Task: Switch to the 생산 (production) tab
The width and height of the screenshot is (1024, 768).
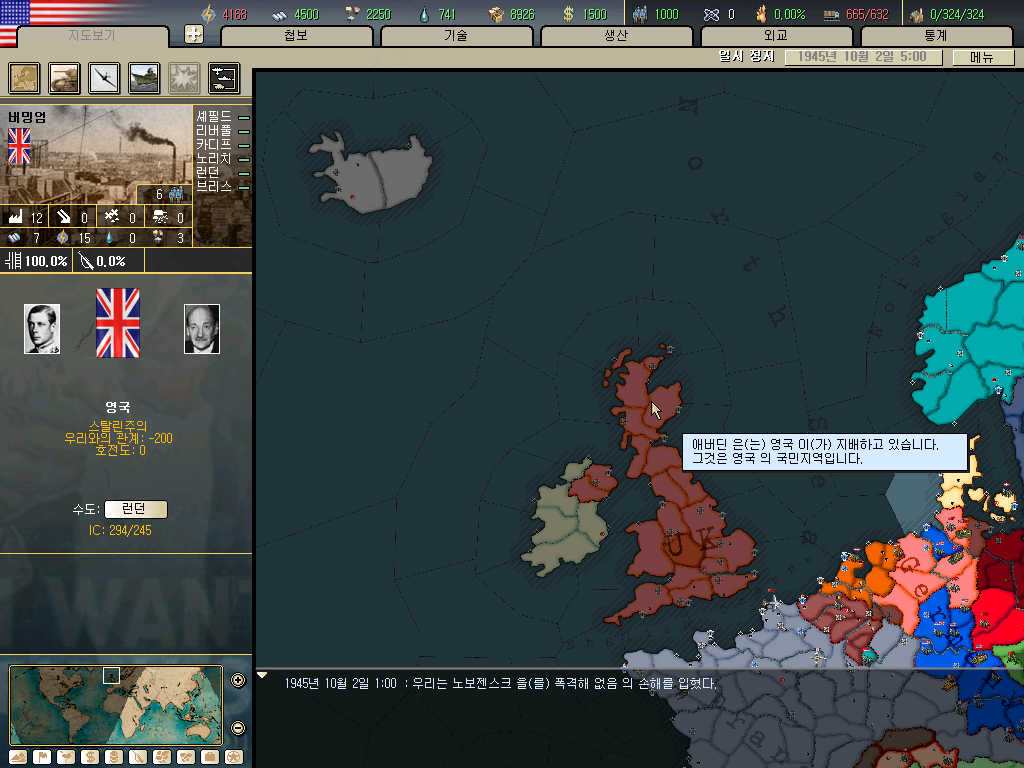Action: (x=616, y=36)
